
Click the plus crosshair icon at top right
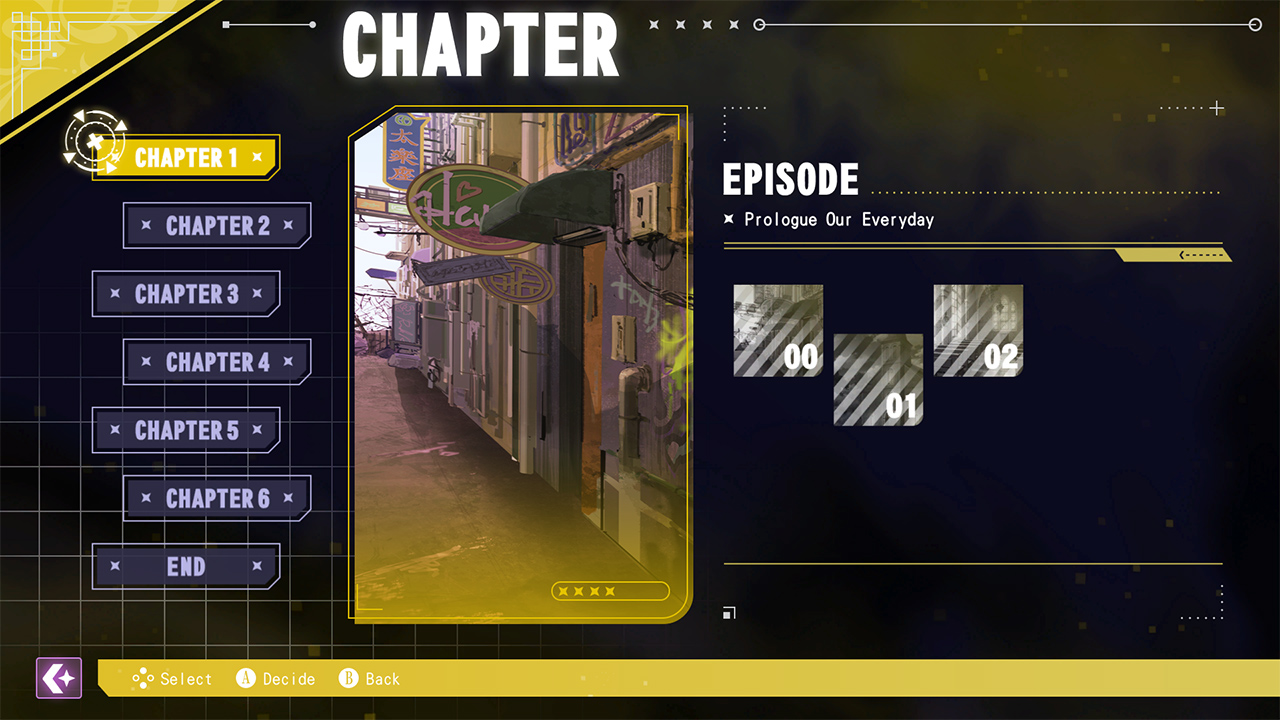1217,108
